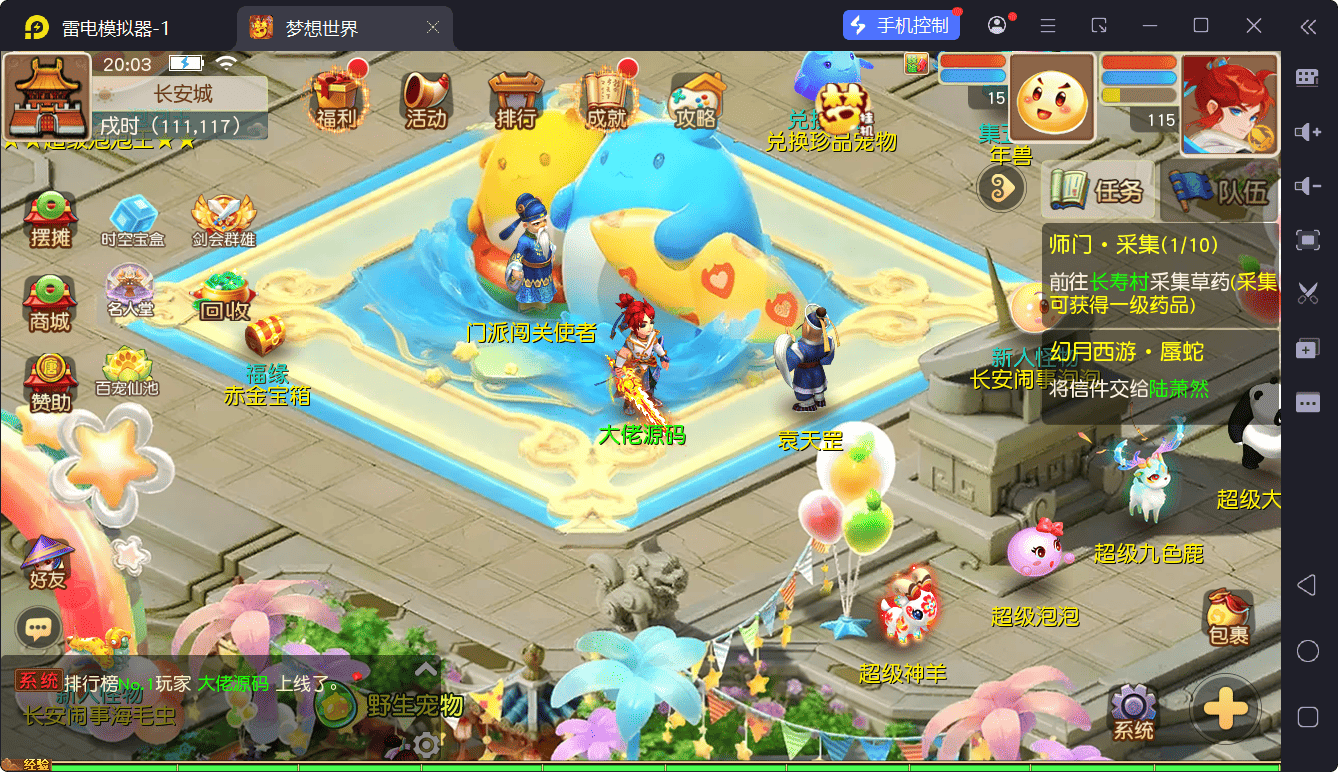This screenshot has height=772, width=1338.
Task: Show the 排行 rankings board
Action: click(x=515, y=100)
